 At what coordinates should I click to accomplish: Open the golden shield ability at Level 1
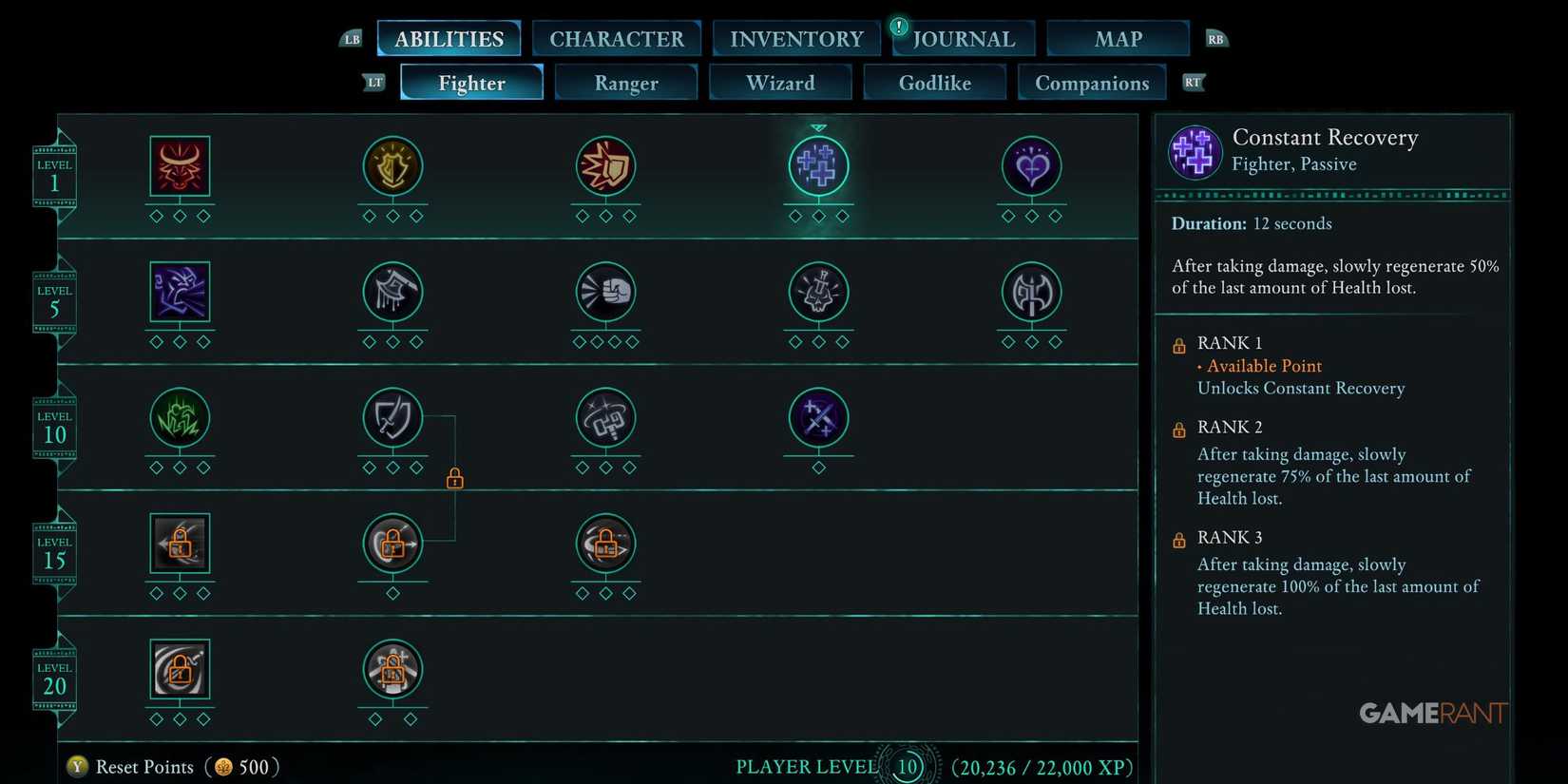(x=392, y=165)
